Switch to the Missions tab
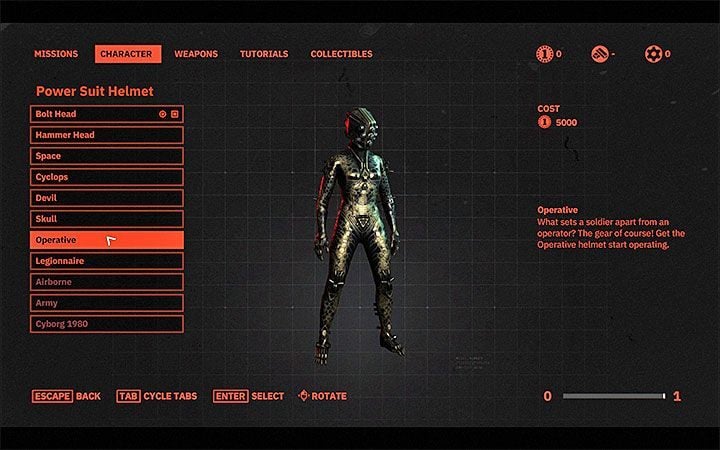 click(x=56, y=54)
